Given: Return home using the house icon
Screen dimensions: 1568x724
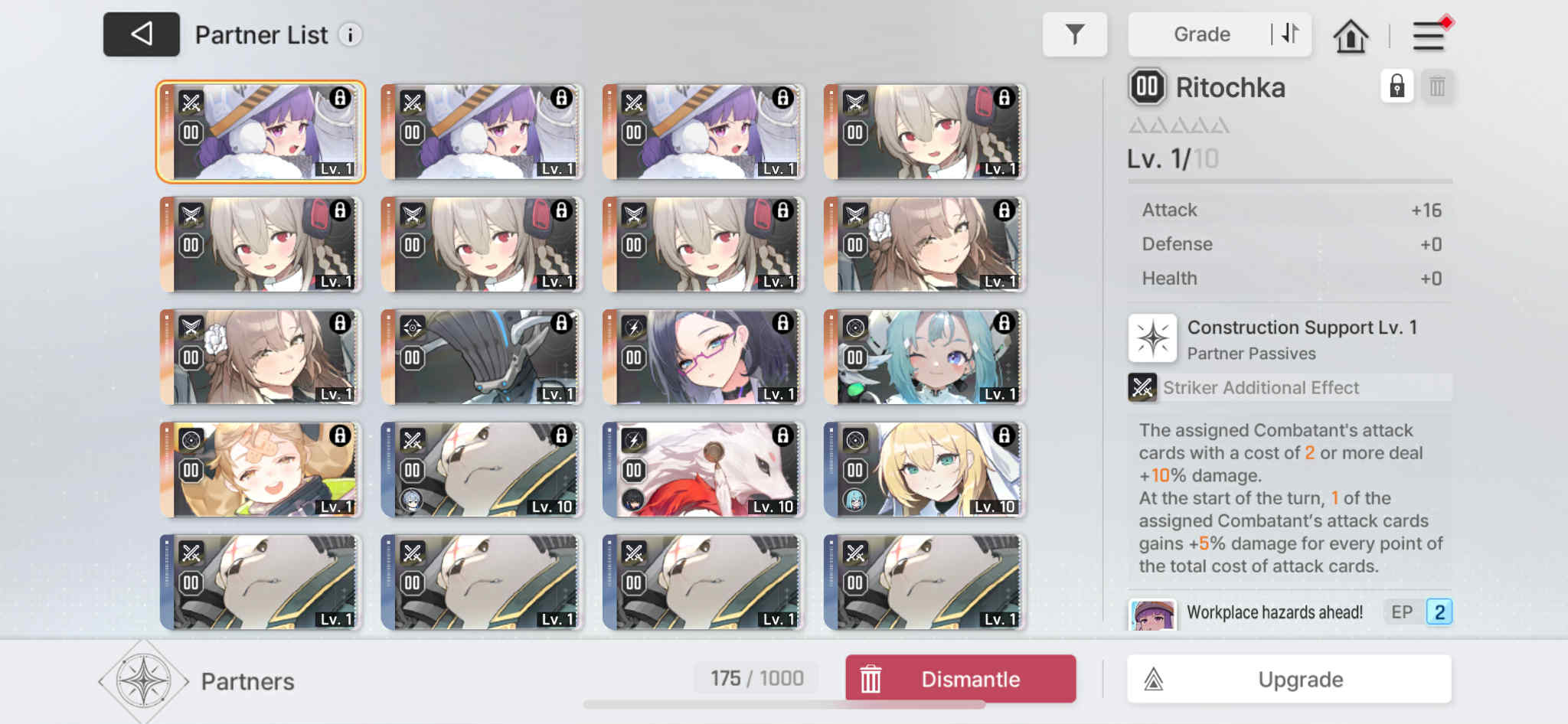Looking at the screenshot, I should click(1351, 34).
